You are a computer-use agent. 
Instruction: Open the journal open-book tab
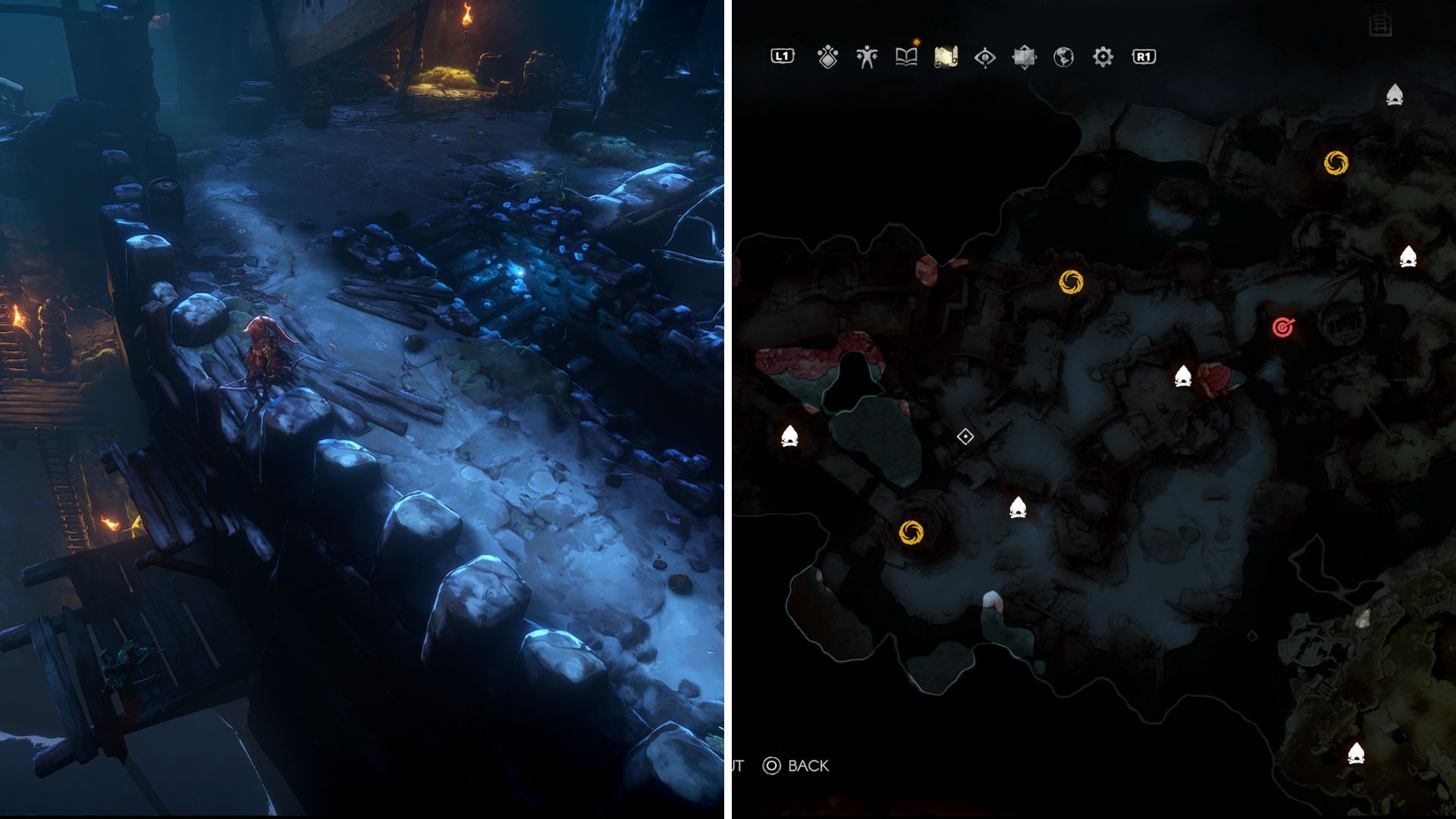click(906, 57)
